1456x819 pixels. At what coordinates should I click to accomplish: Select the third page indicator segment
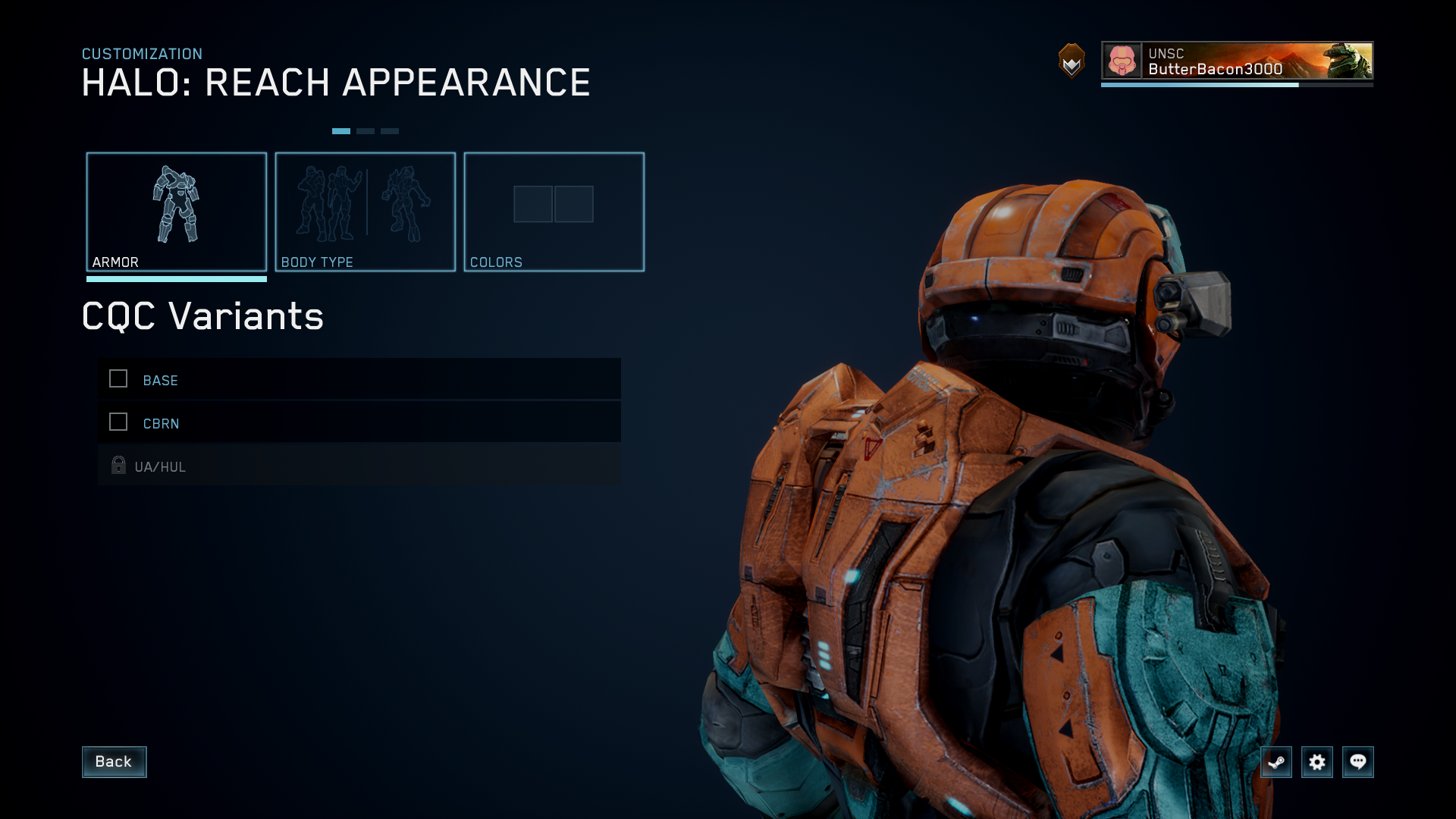[390, 130]
